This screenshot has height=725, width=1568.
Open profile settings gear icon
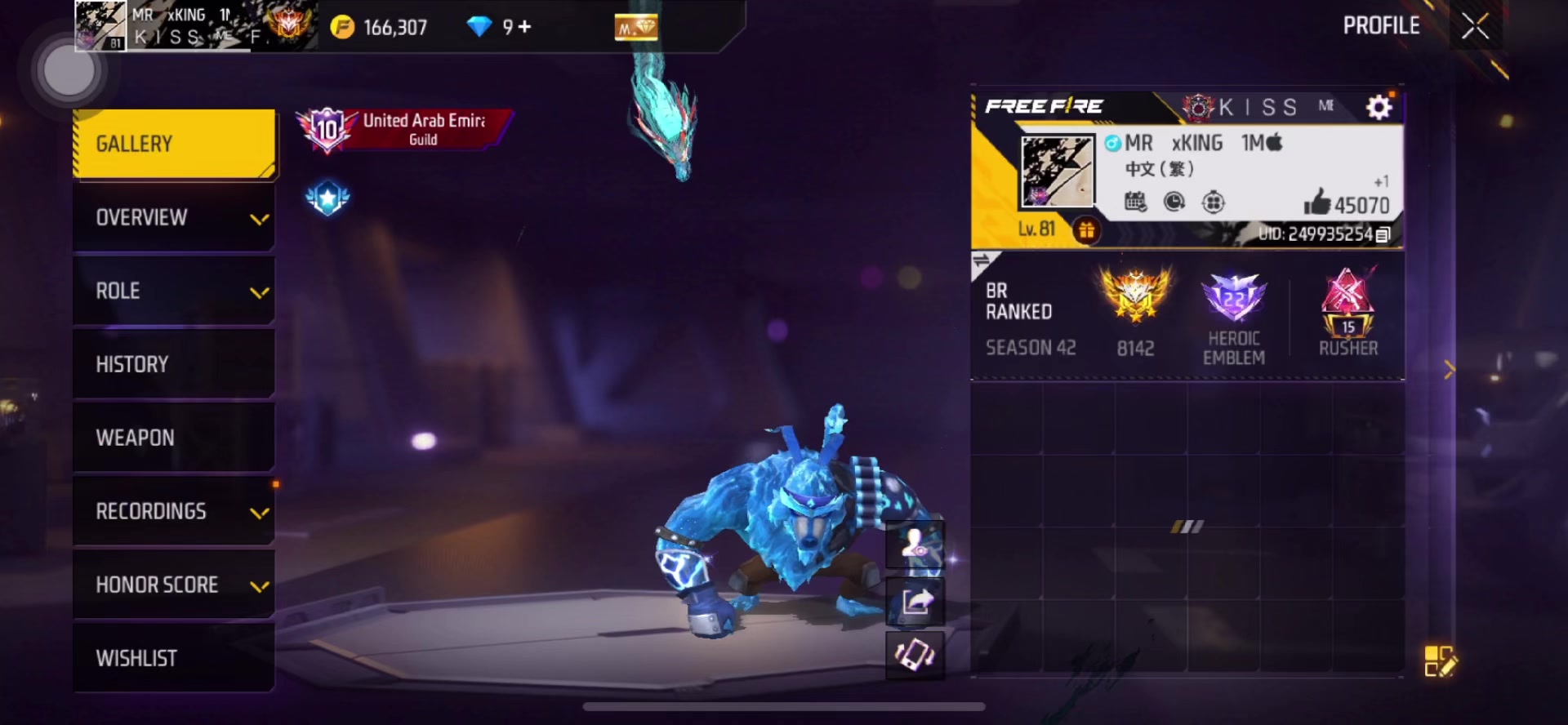[1379, 107]
